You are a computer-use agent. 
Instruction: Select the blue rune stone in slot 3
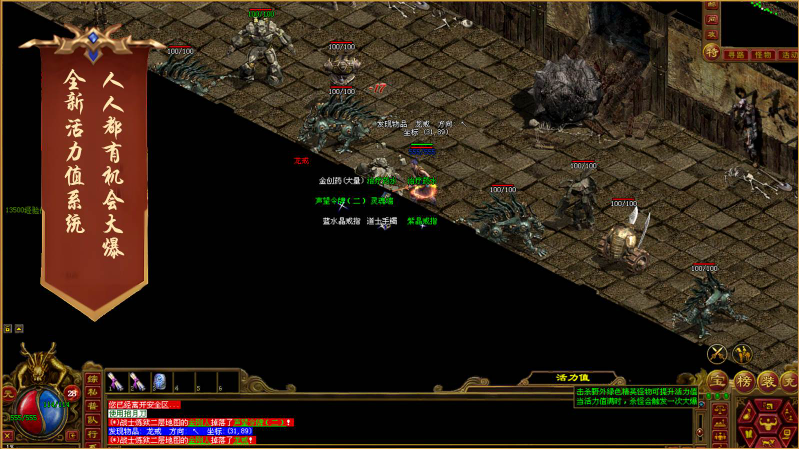(158, 381)
